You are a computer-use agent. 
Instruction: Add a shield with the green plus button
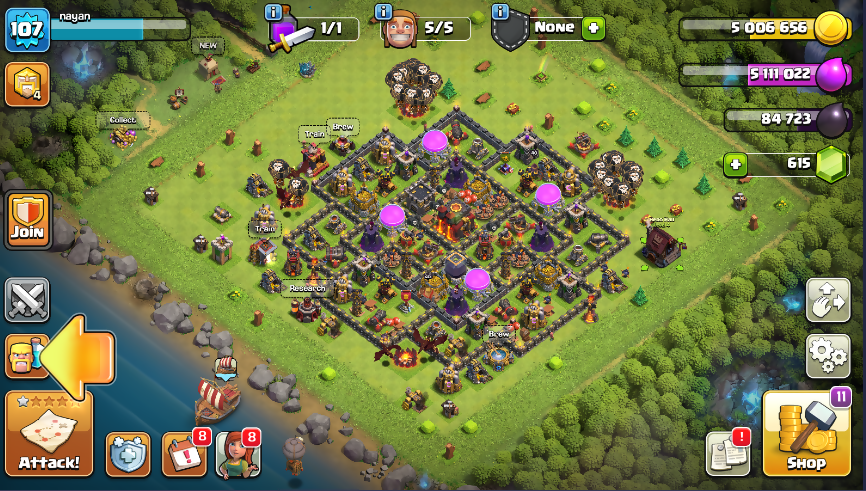pyautogui.click(x=593, y=28)
